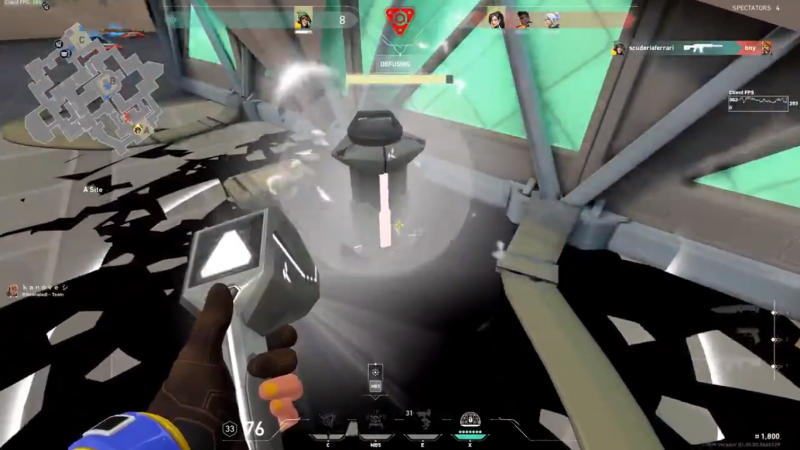The height and width of the screenshot is (450, 800).
Task: Select the left team agent portrait
Action: click(304, 19)
